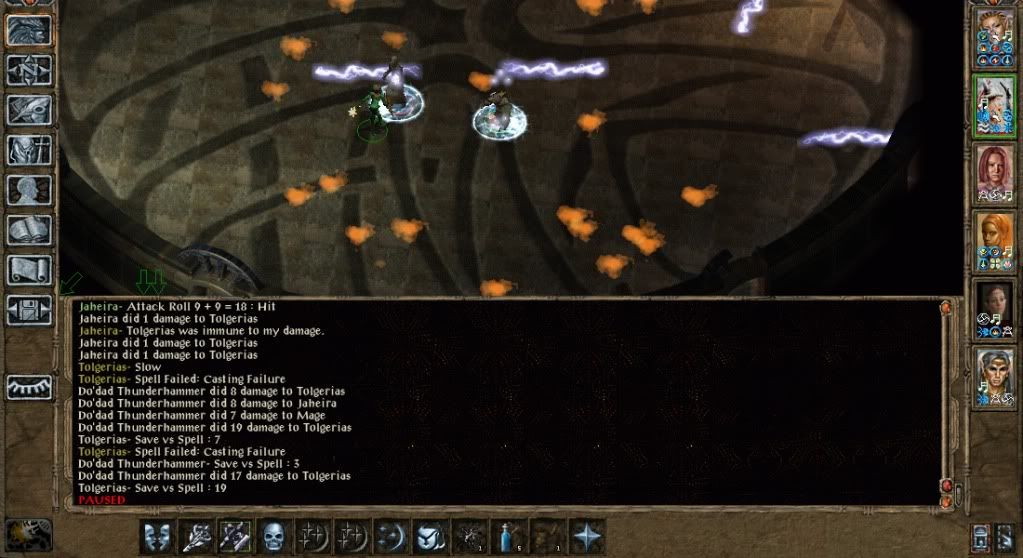
Task: Open the mage spellbook (open book icon)
Action: [29, 230]
